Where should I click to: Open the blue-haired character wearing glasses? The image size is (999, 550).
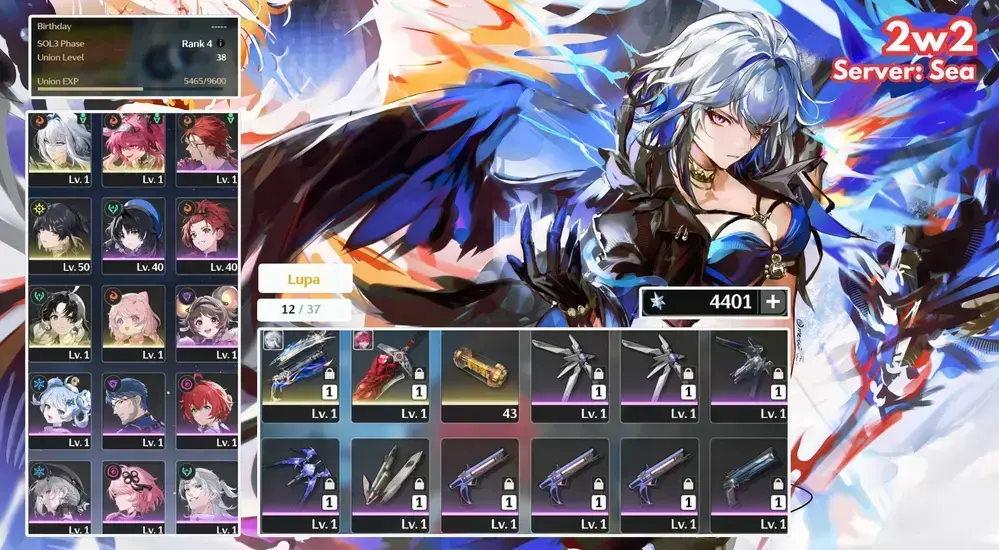(x=133, y=410)
